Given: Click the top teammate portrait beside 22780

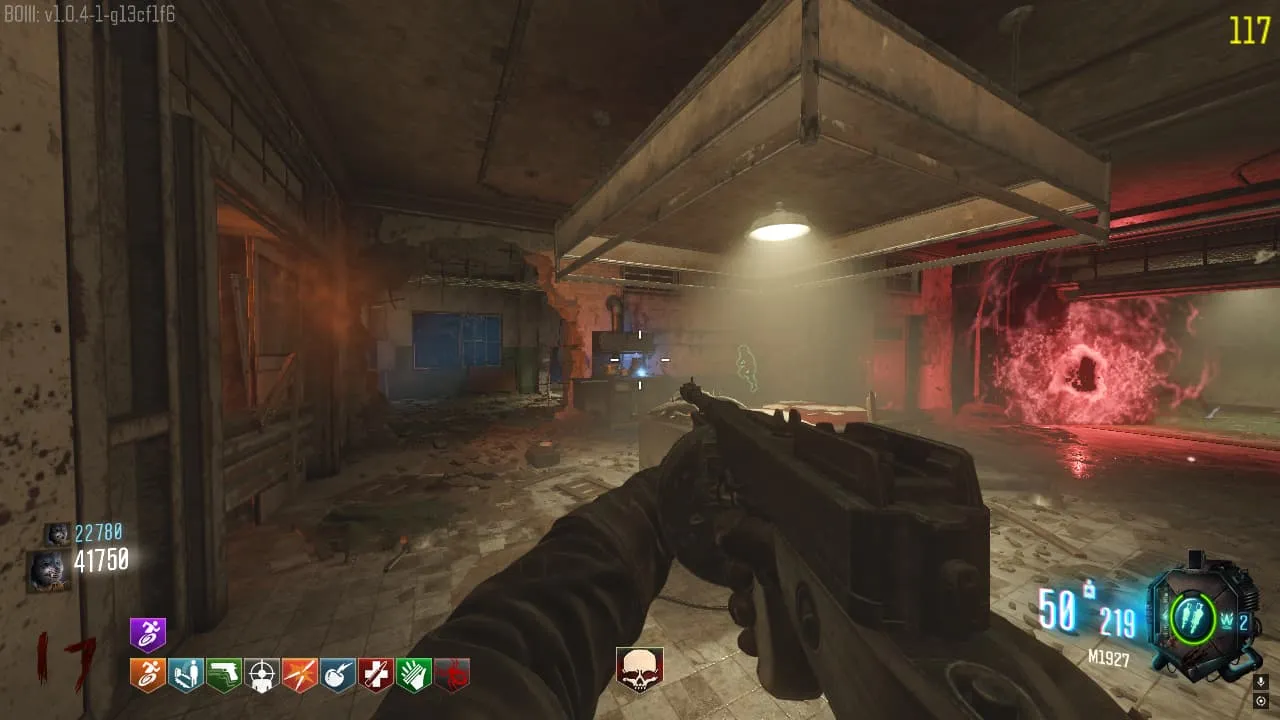Looking at the screenshot, I should tap(57, 534).
